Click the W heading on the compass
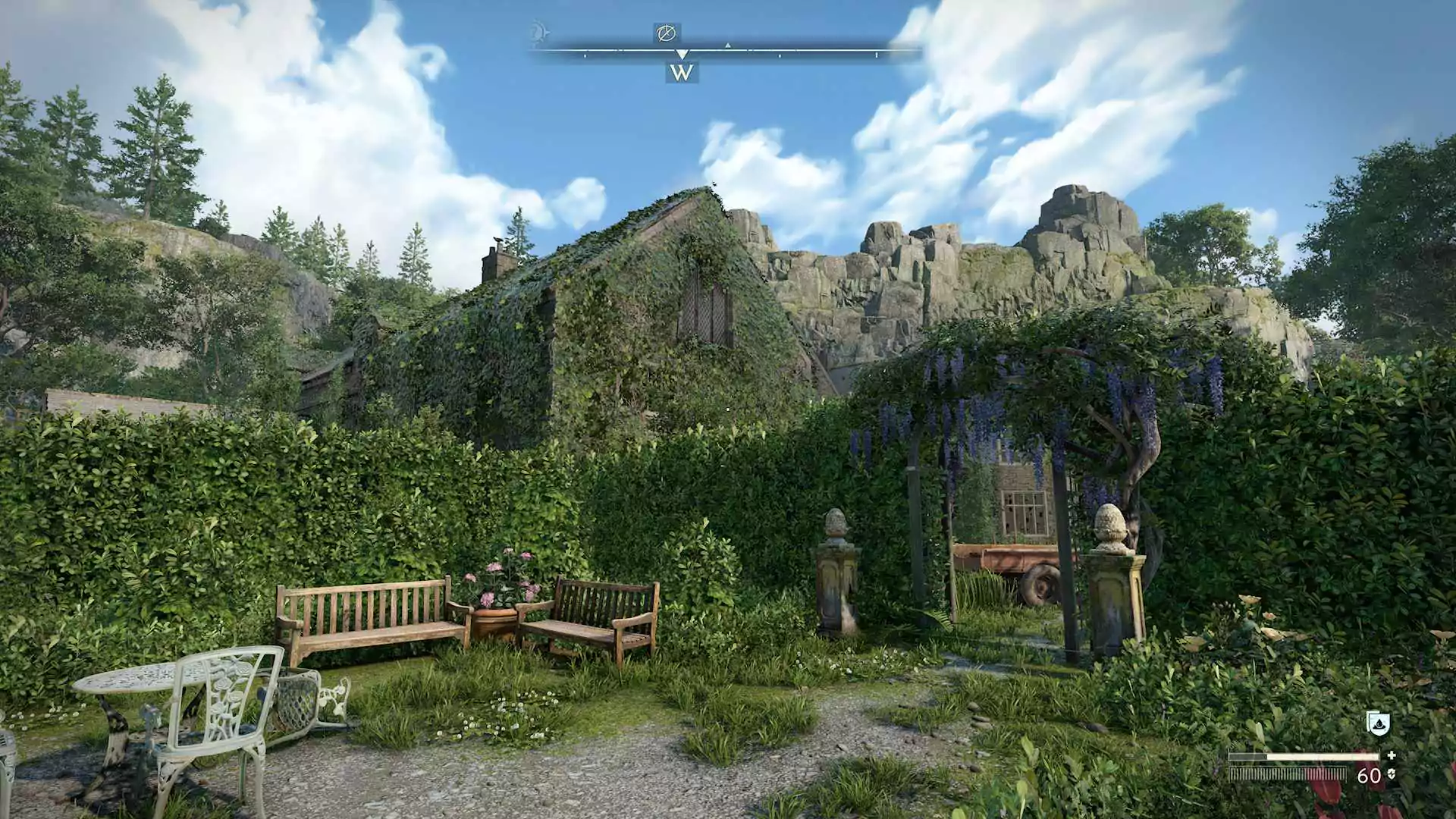 [682, 73]
